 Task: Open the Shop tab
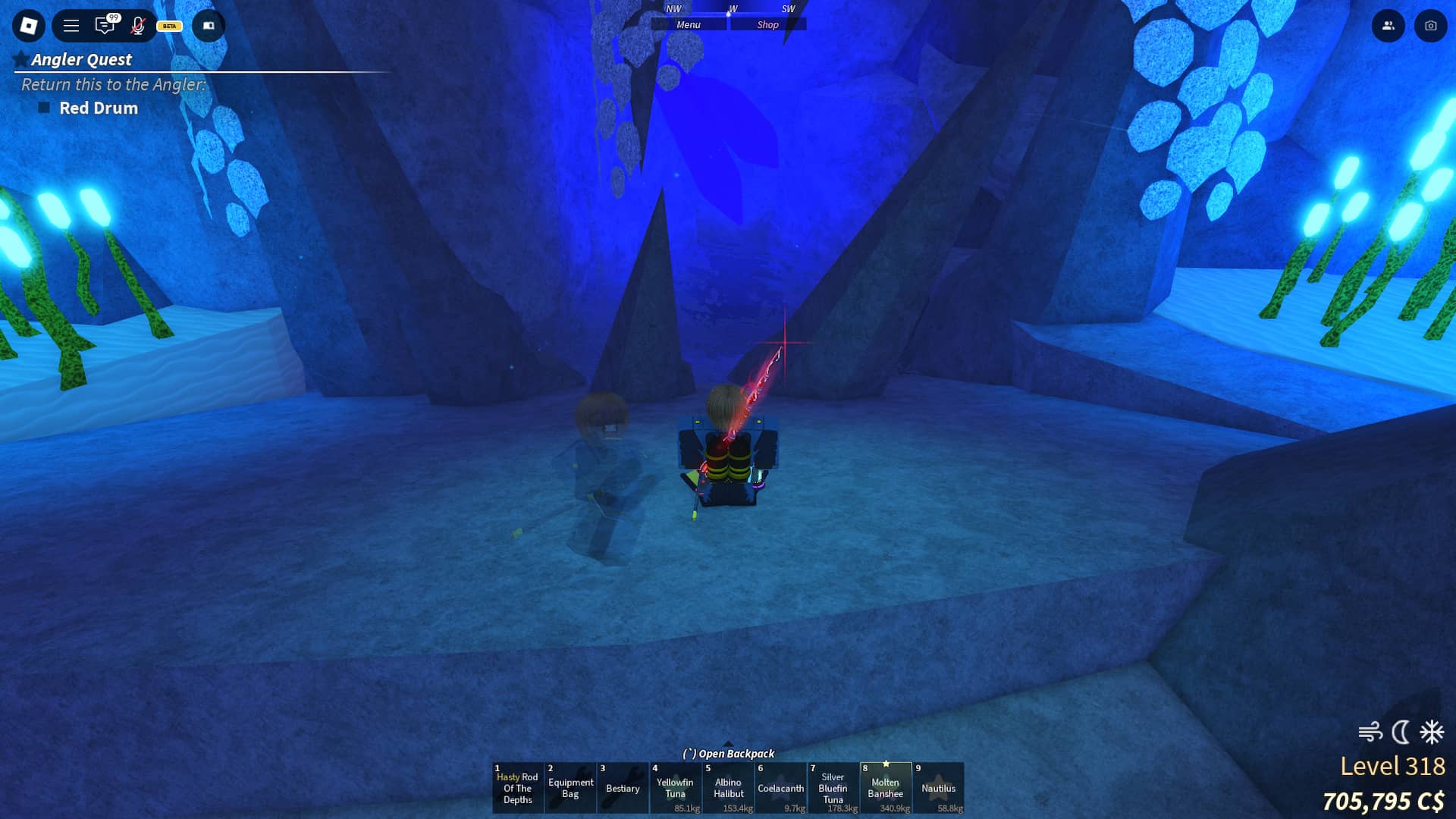click(x=768, y=24)
